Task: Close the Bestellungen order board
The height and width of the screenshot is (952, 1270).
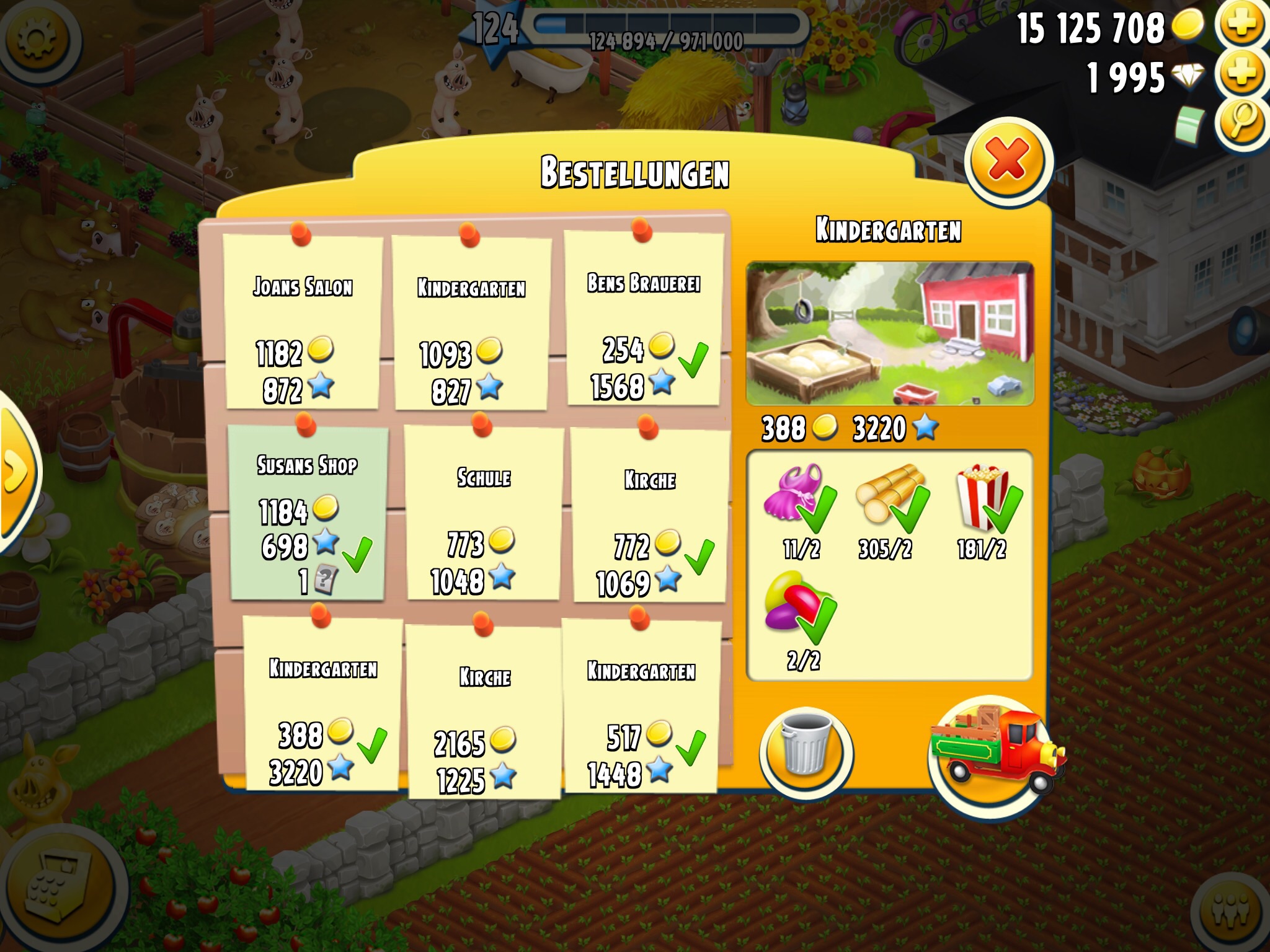Action: tap(1007, 160)
